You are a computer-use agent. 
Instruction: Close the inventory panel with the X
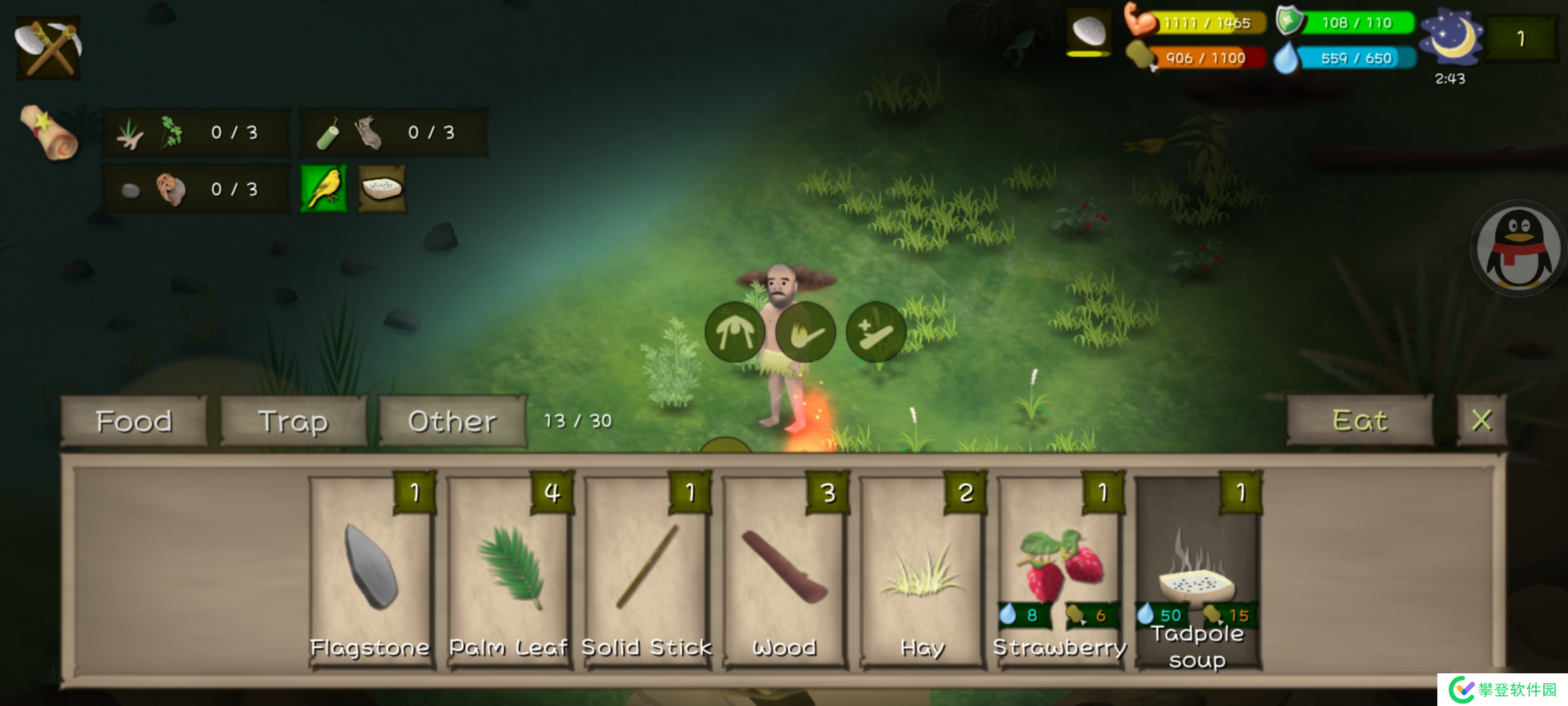pos(1482,420)
